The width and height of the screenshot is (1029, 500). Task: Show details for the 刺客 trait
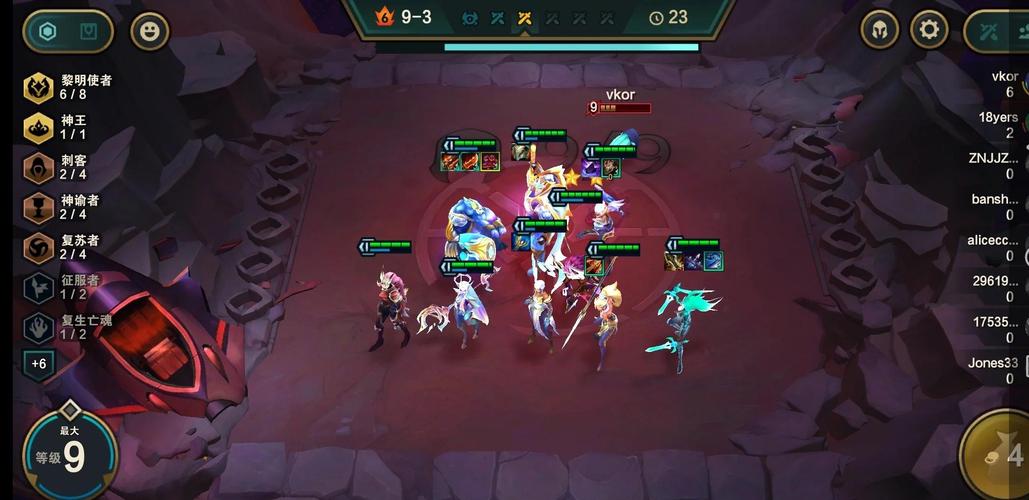[x=62, y=167]
